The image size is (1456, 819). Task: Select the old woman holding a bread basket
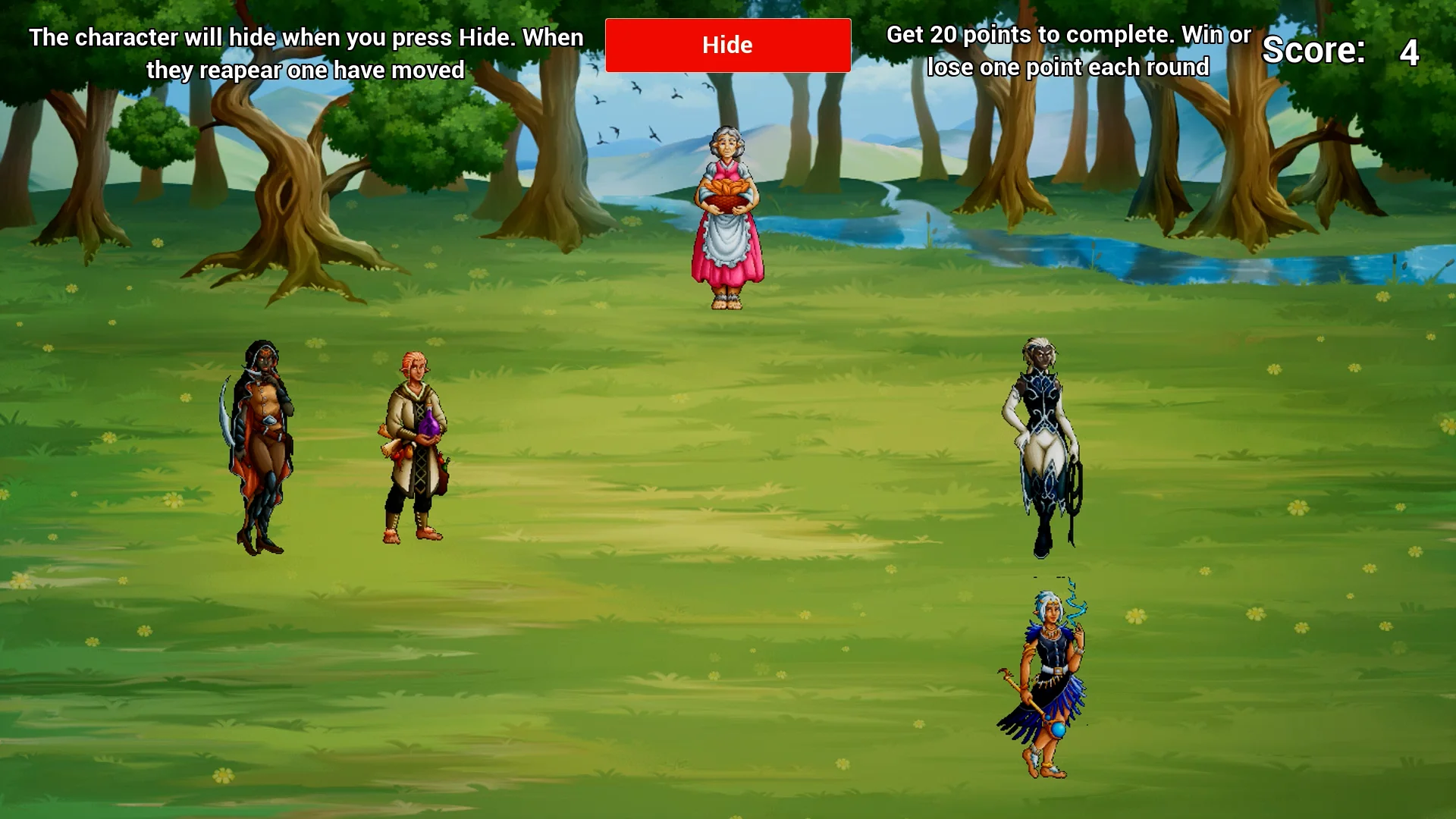click(726, 218)
